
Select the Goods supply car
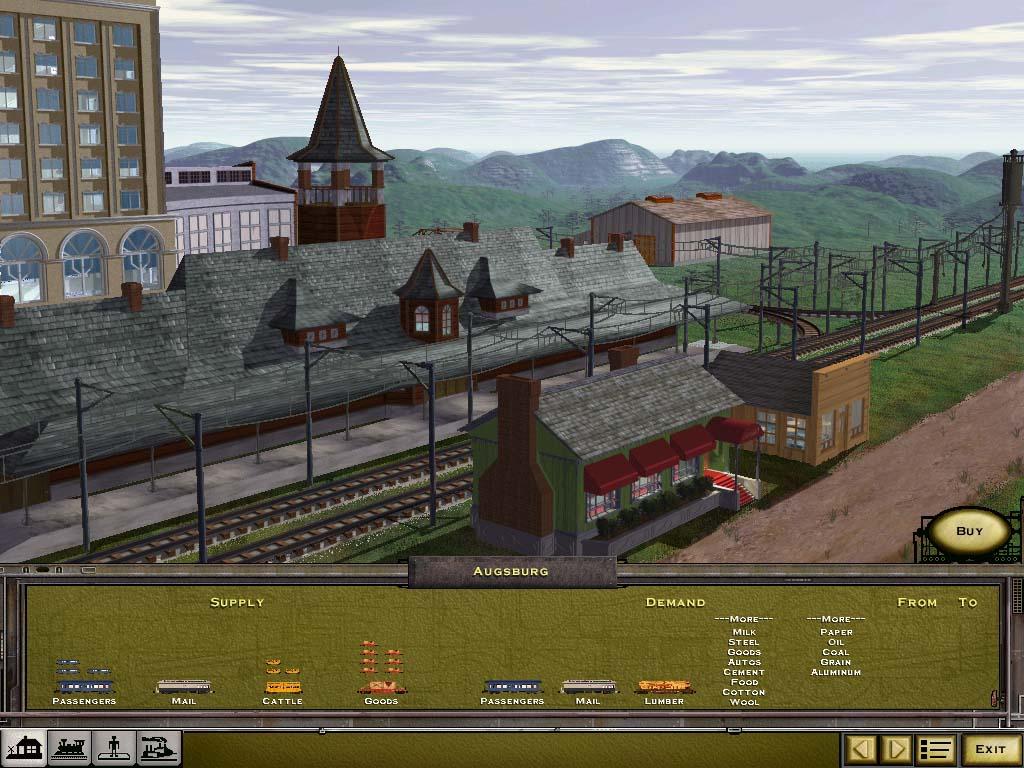(381, 687)
